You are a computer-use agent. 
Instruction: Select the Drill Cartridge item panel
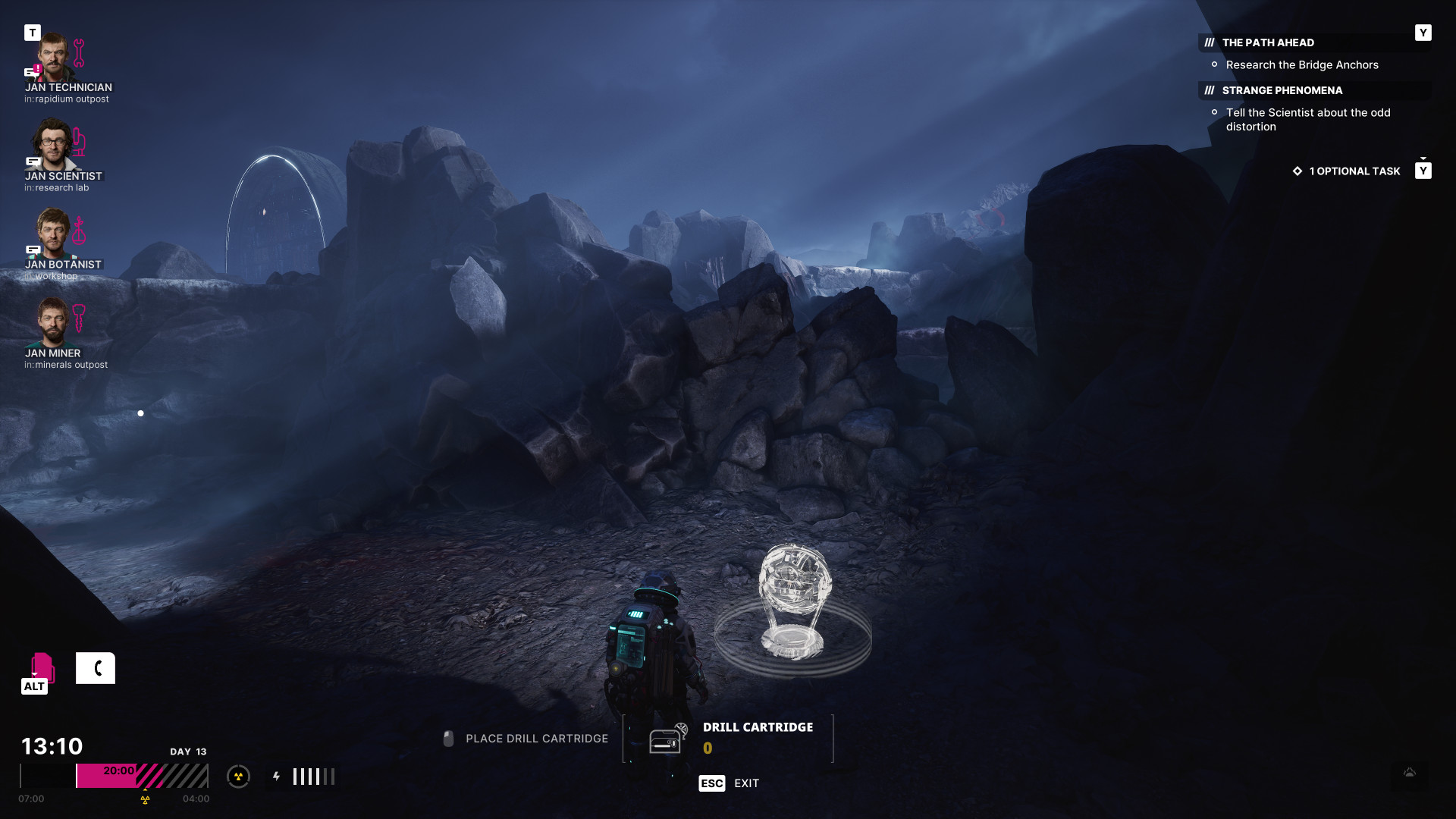[x=728, y=738]
